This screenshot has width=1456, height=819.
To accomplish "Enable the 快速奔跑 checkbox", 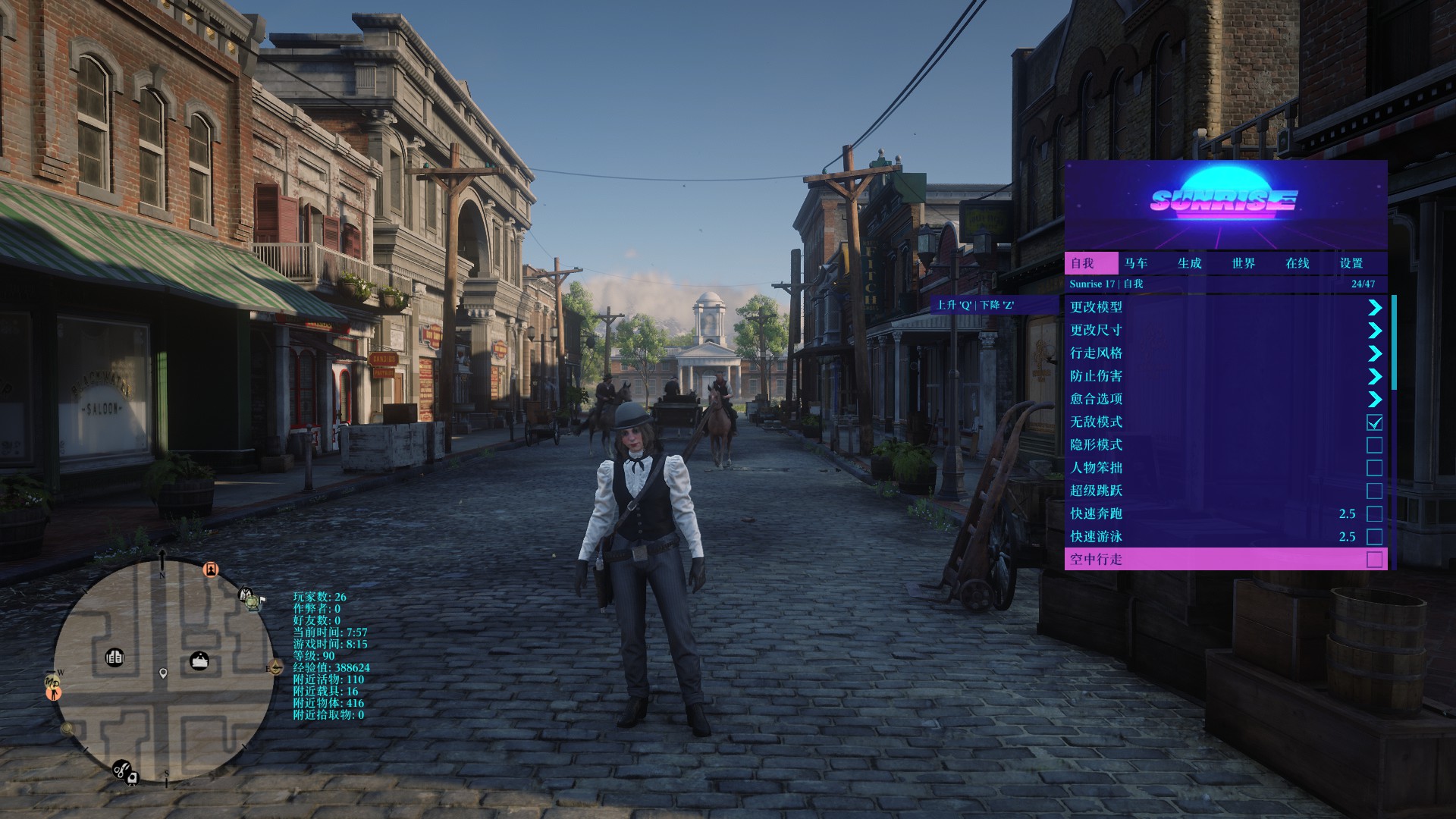I will (x=1374, y=514).
